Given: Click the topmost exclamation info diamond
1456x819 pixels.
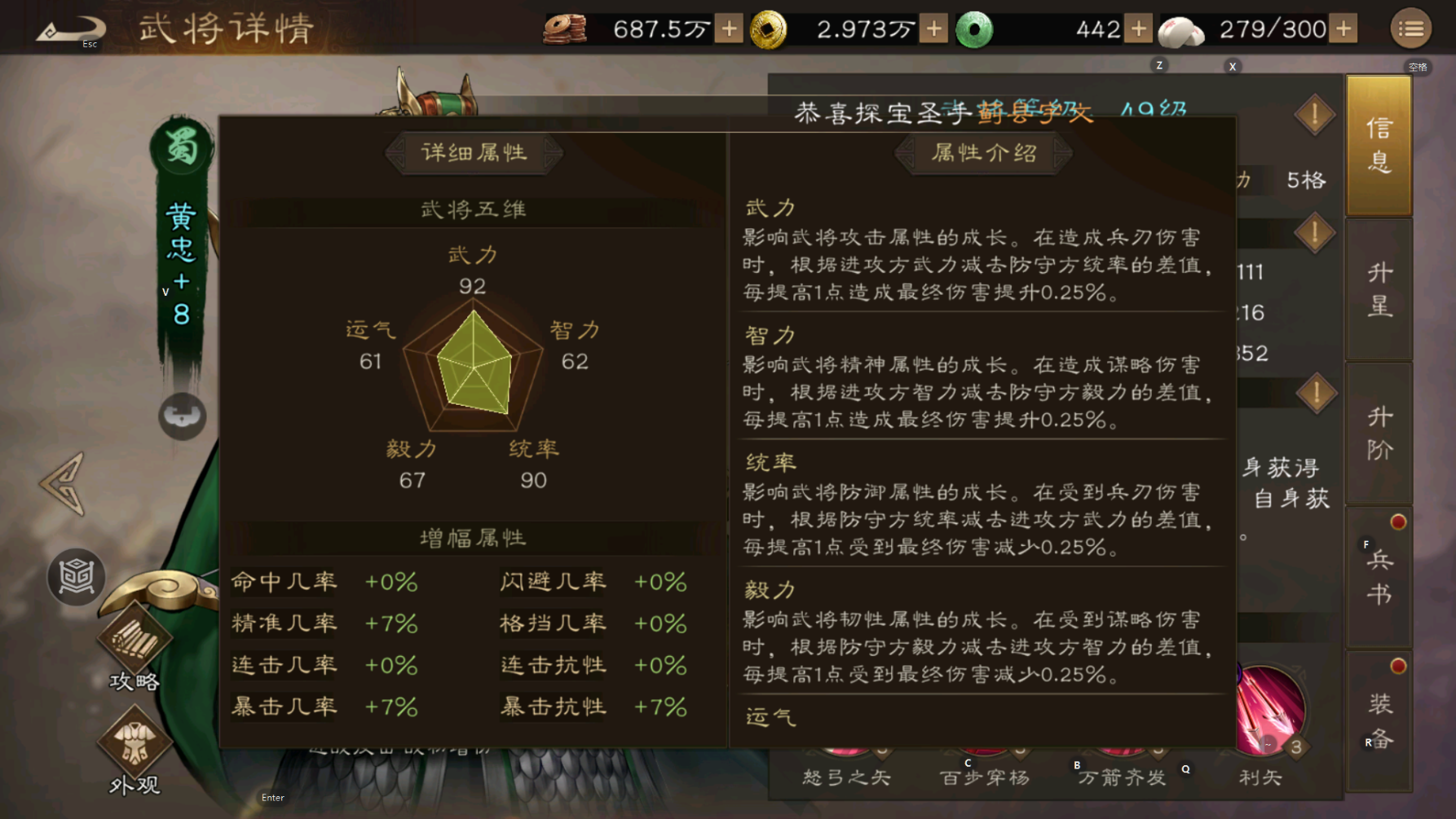Looking at the screenshot, I should pyautogui.click(x=1314, y=115).
